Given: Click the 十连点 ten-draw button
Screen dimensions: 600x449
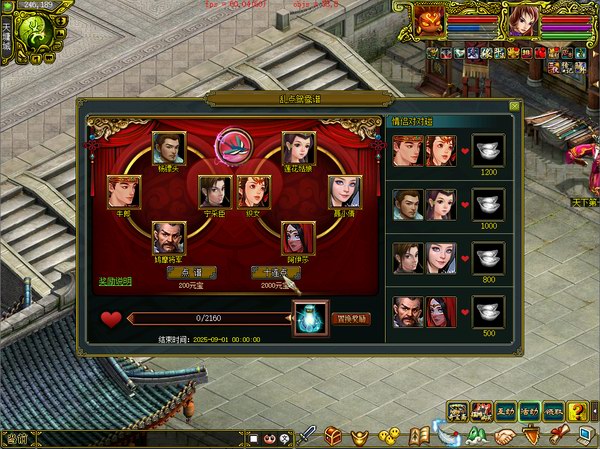Looking at the screenshot, I should (x=276, y=272).
